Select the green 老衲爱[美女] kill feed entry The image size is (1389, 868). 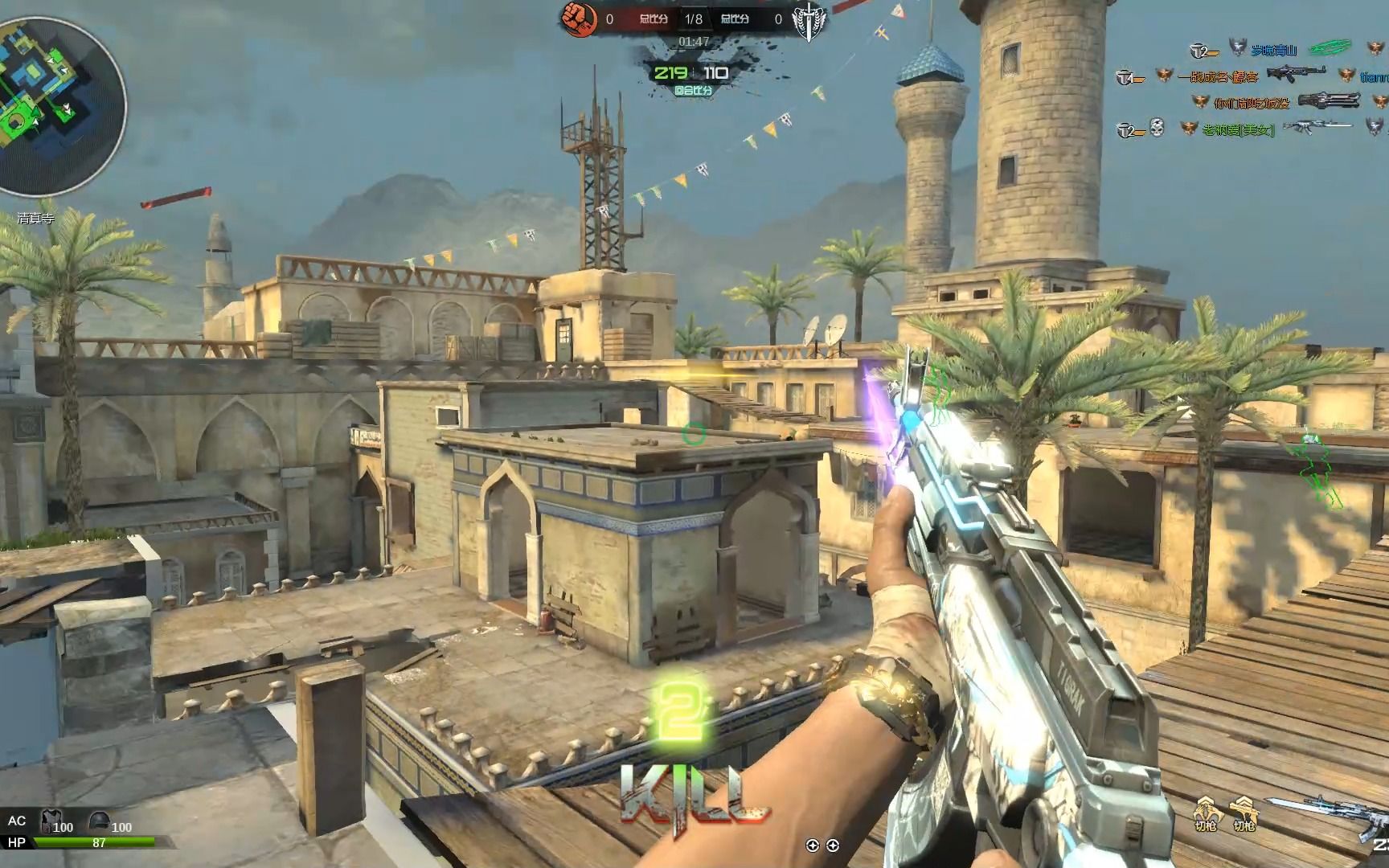click(x=1238, y=129)
